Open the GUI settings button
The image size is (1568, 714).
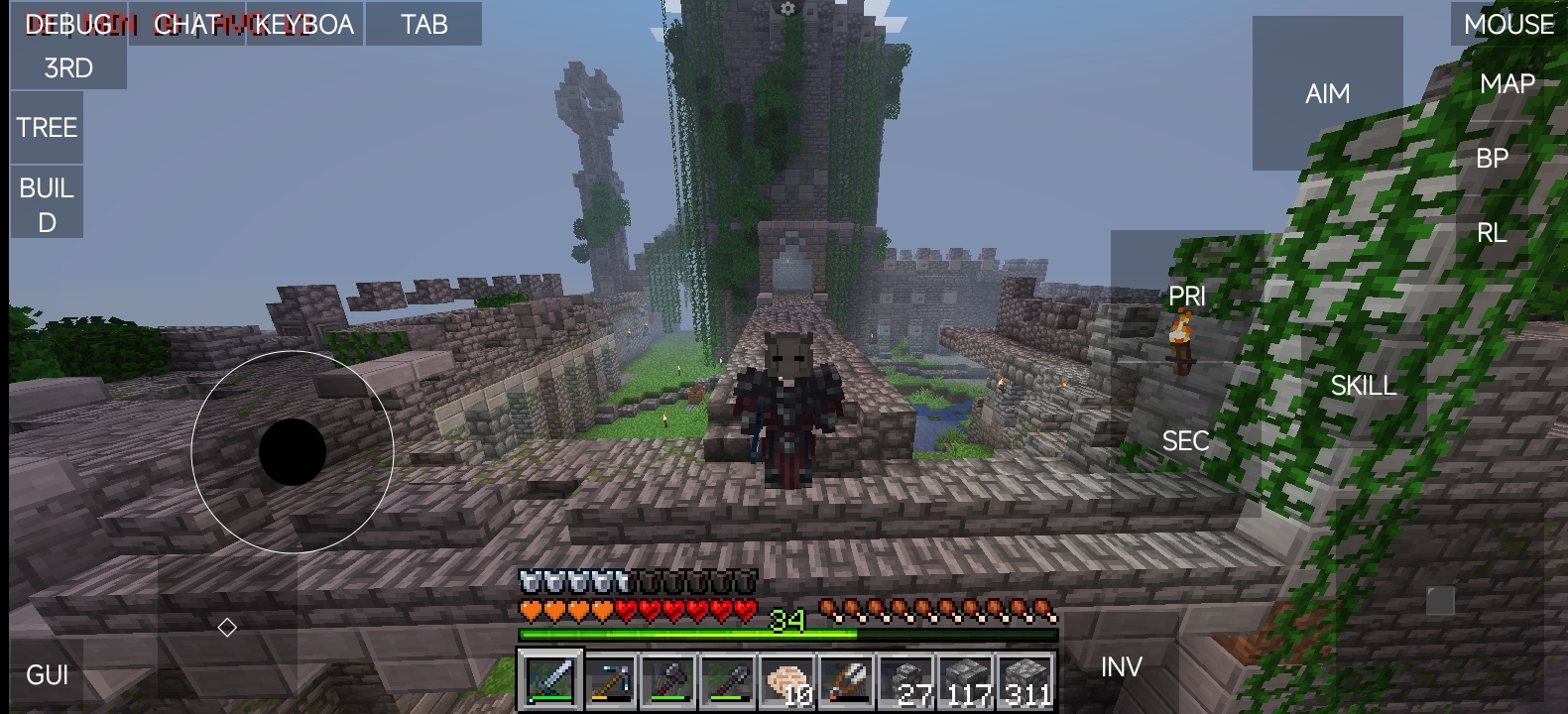click(x=47, y=675)
